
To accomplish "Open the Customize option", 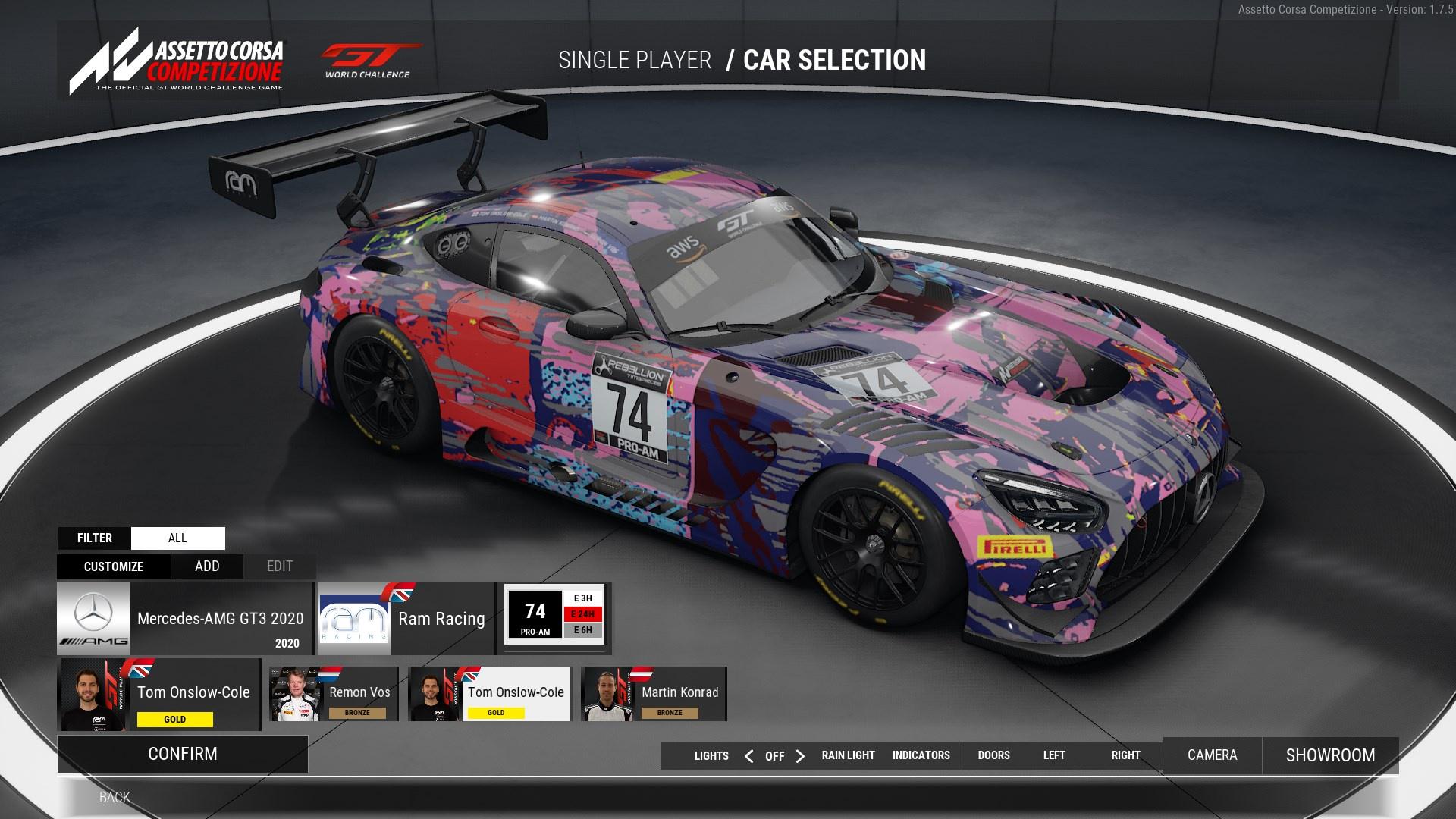I will point(114,566).
